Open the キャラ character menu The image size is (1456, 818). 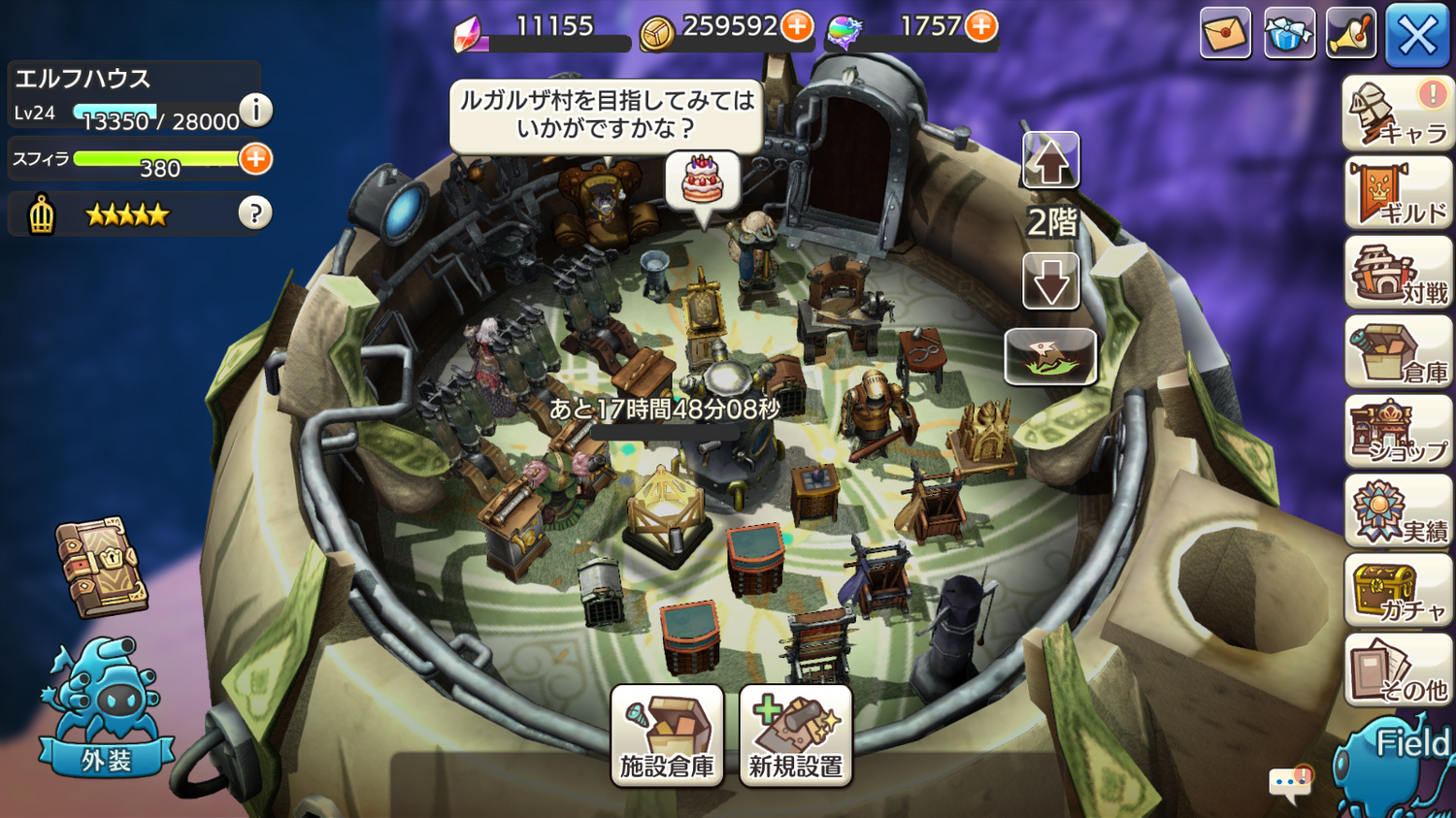point(1398,115)
